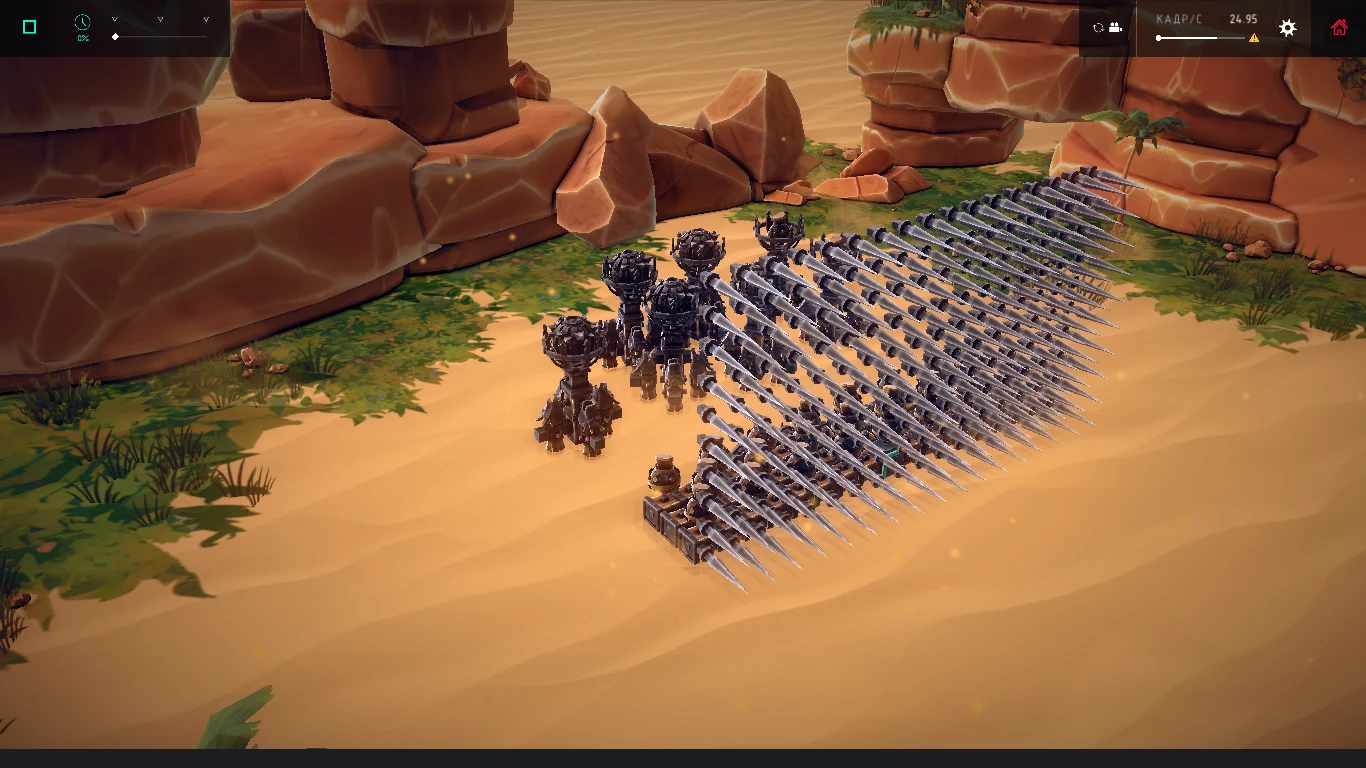1366x768 pixels.
Task: Return to main menu via red home icon
Action: point(1339,27)
